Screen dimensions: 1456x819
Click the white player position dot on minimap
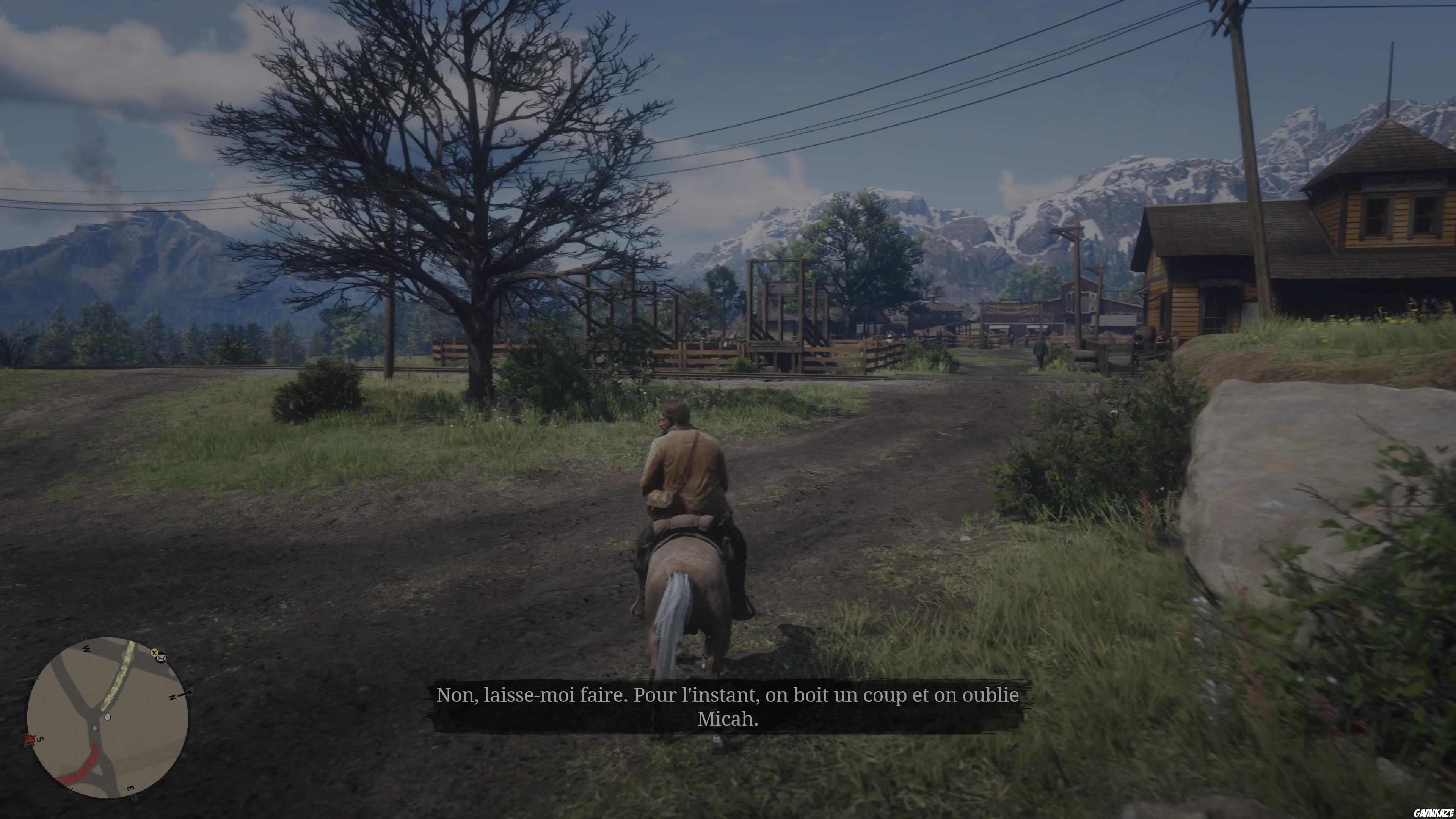[x=94, y=728]
